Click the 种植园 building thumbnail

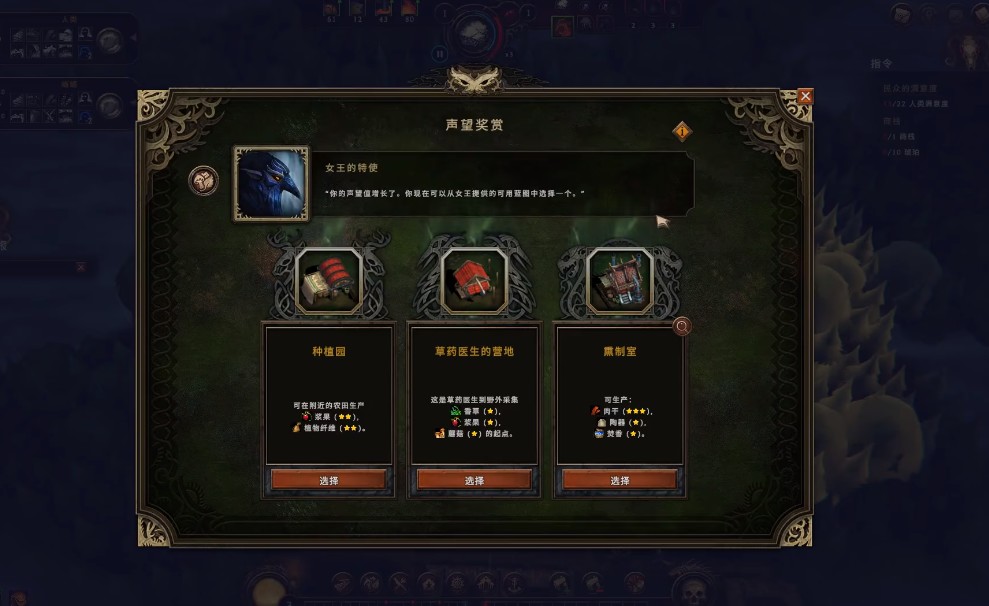[x=328, y=280]
